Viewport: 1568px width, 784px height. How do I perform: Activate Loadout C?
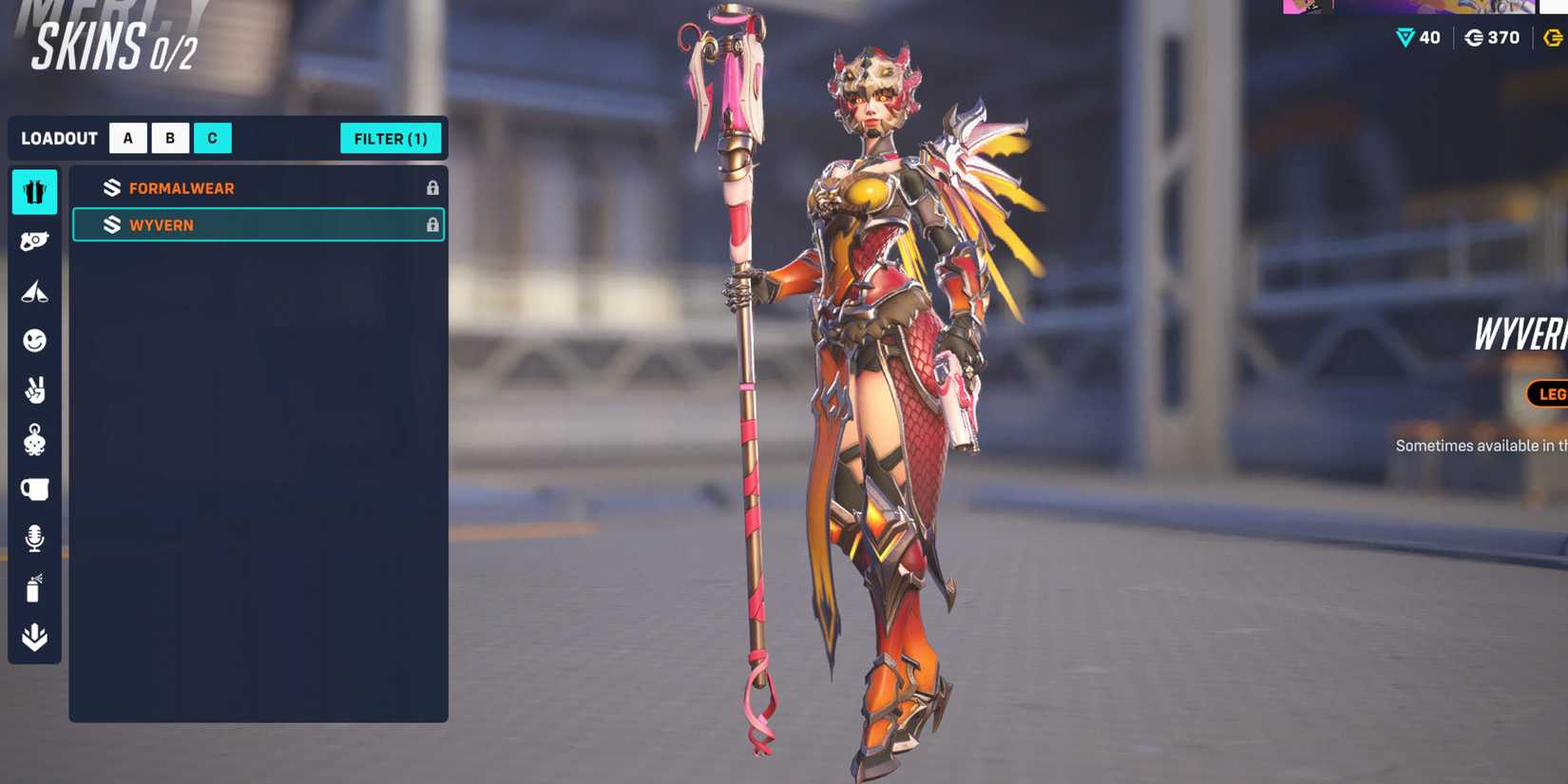(x=213, y=138)
